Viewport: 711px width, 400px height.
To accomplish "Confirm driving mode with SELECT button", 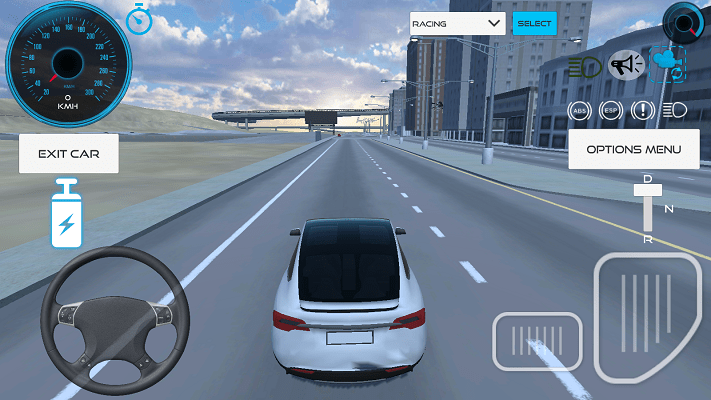I will point(534,23).
